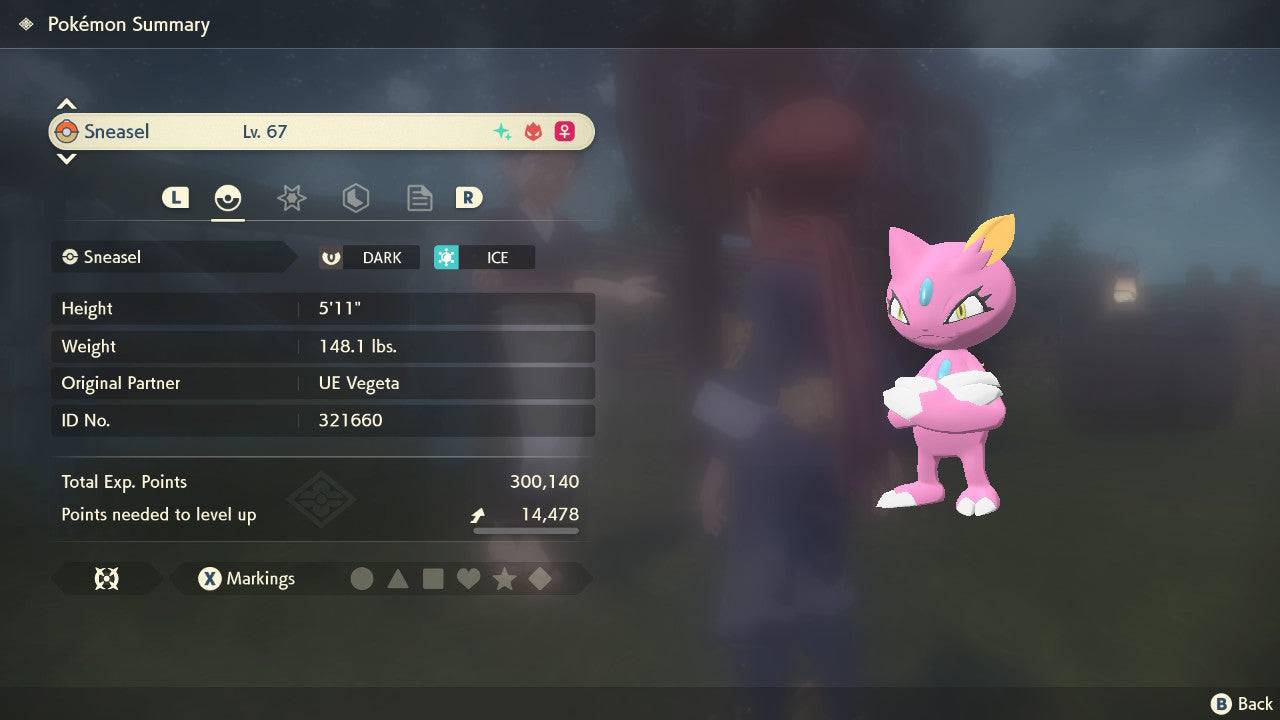The width and height of the screenshot is (1280, 720).
Task: Switch to the hexagon shield tab
Action: (x=355, y=198)
